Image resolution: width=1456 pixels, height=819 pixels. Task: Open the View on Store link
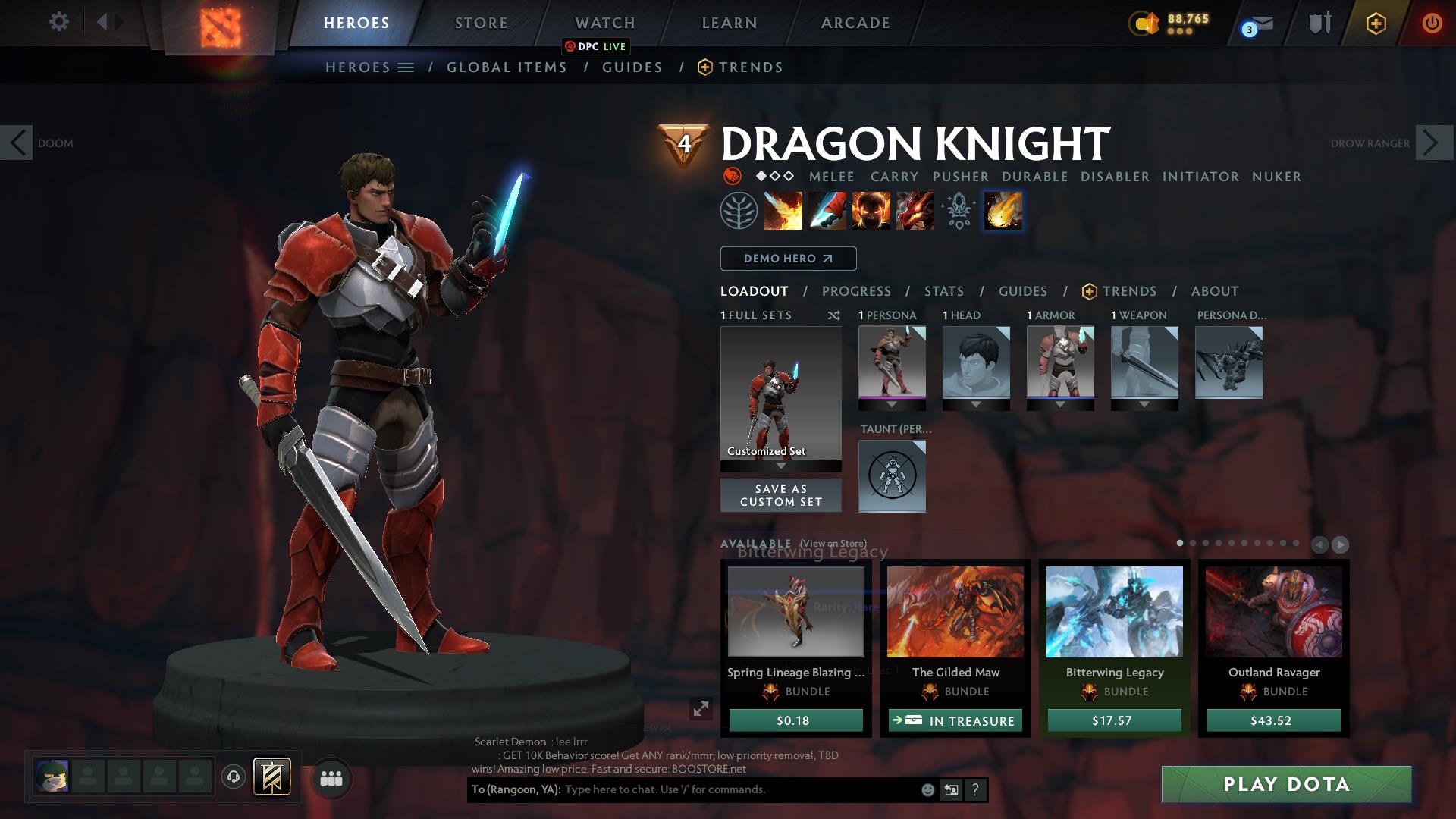[x=832, y=544]
